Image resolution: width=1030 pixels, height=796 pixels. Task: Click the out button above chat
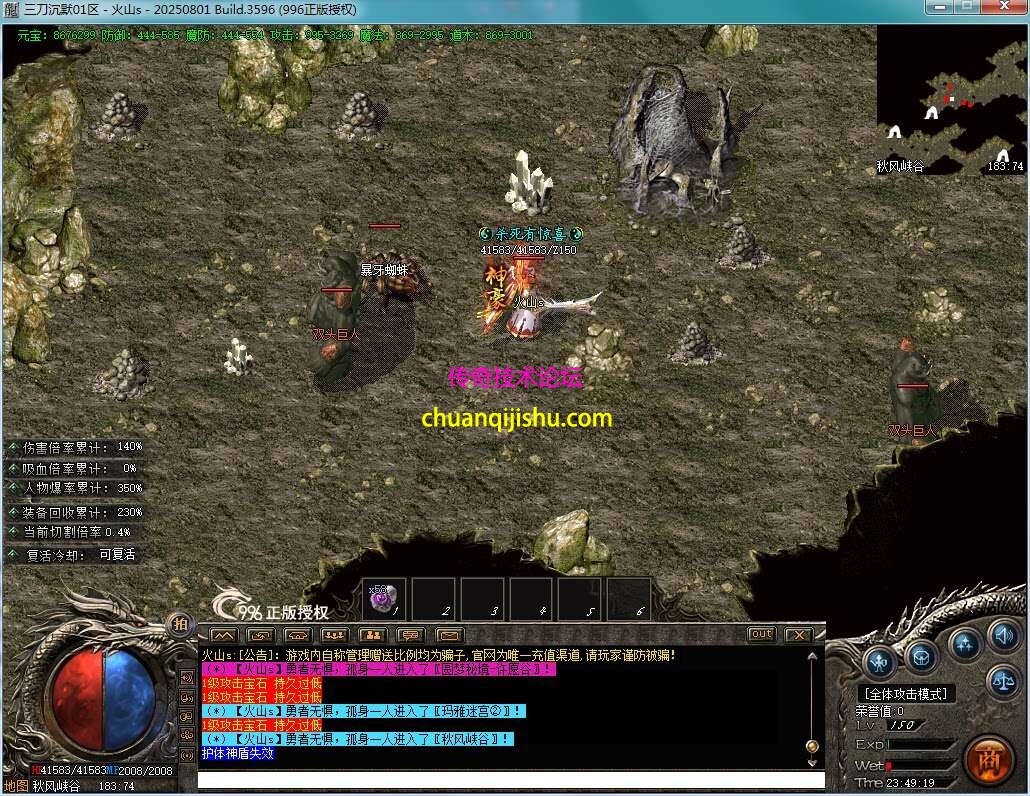762,634
